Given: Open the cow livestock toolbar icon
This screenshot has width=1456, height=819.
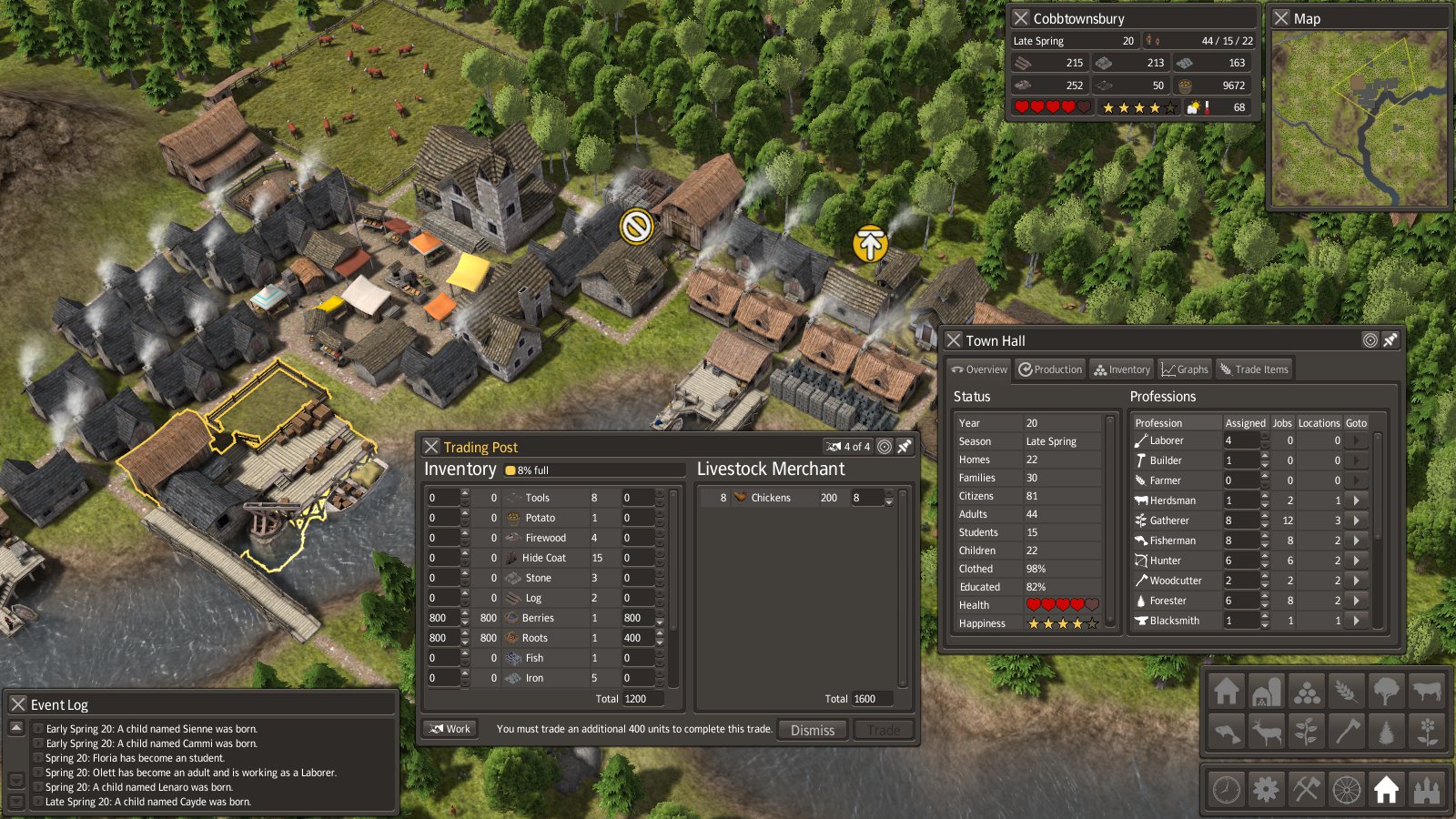Looking at the screenshot, I should [x=1427, y=692].
